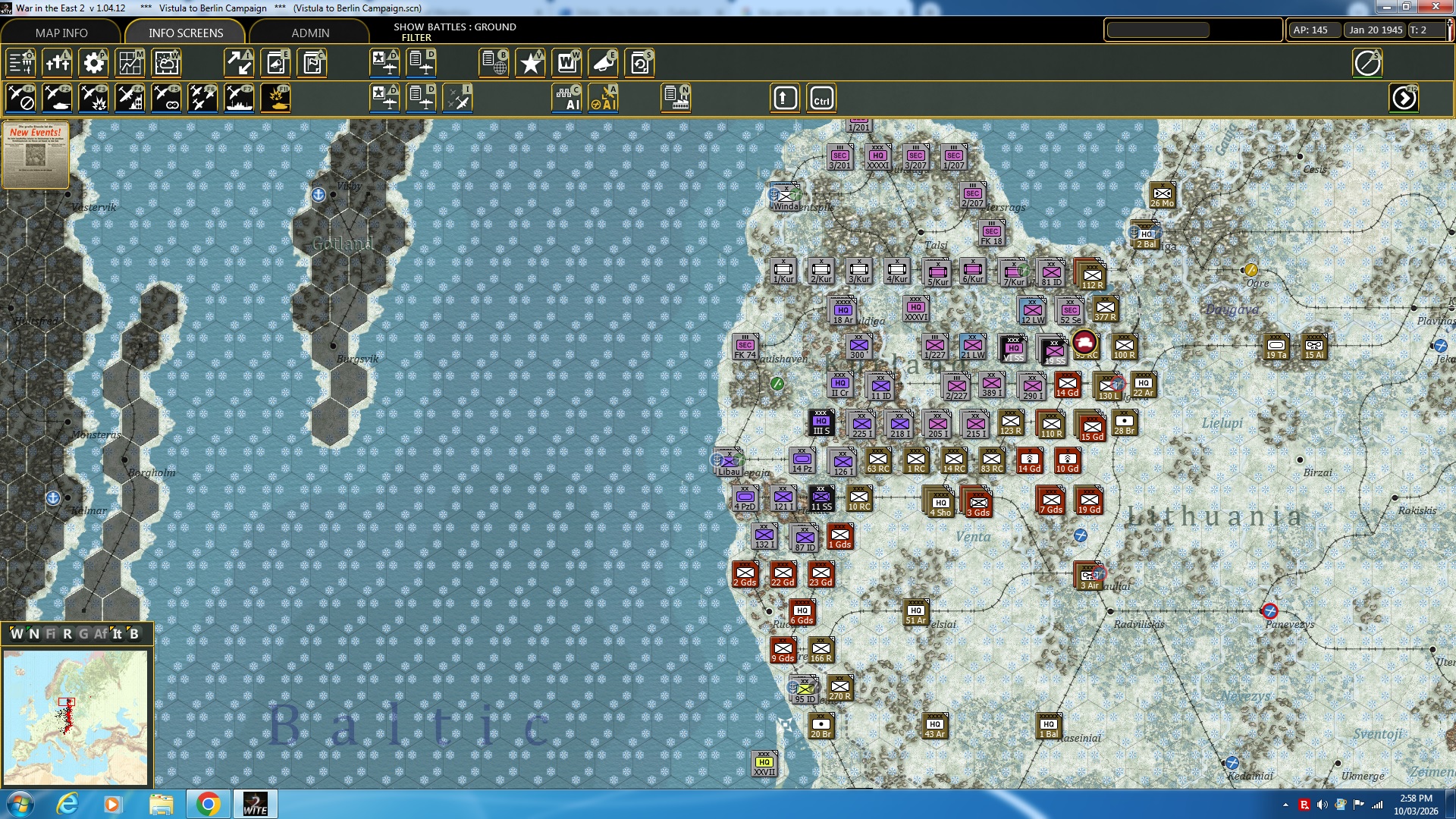Save the game with the S icon
Image resolution: width=1456 pixels, height=819 pixels.
point(639,63)
